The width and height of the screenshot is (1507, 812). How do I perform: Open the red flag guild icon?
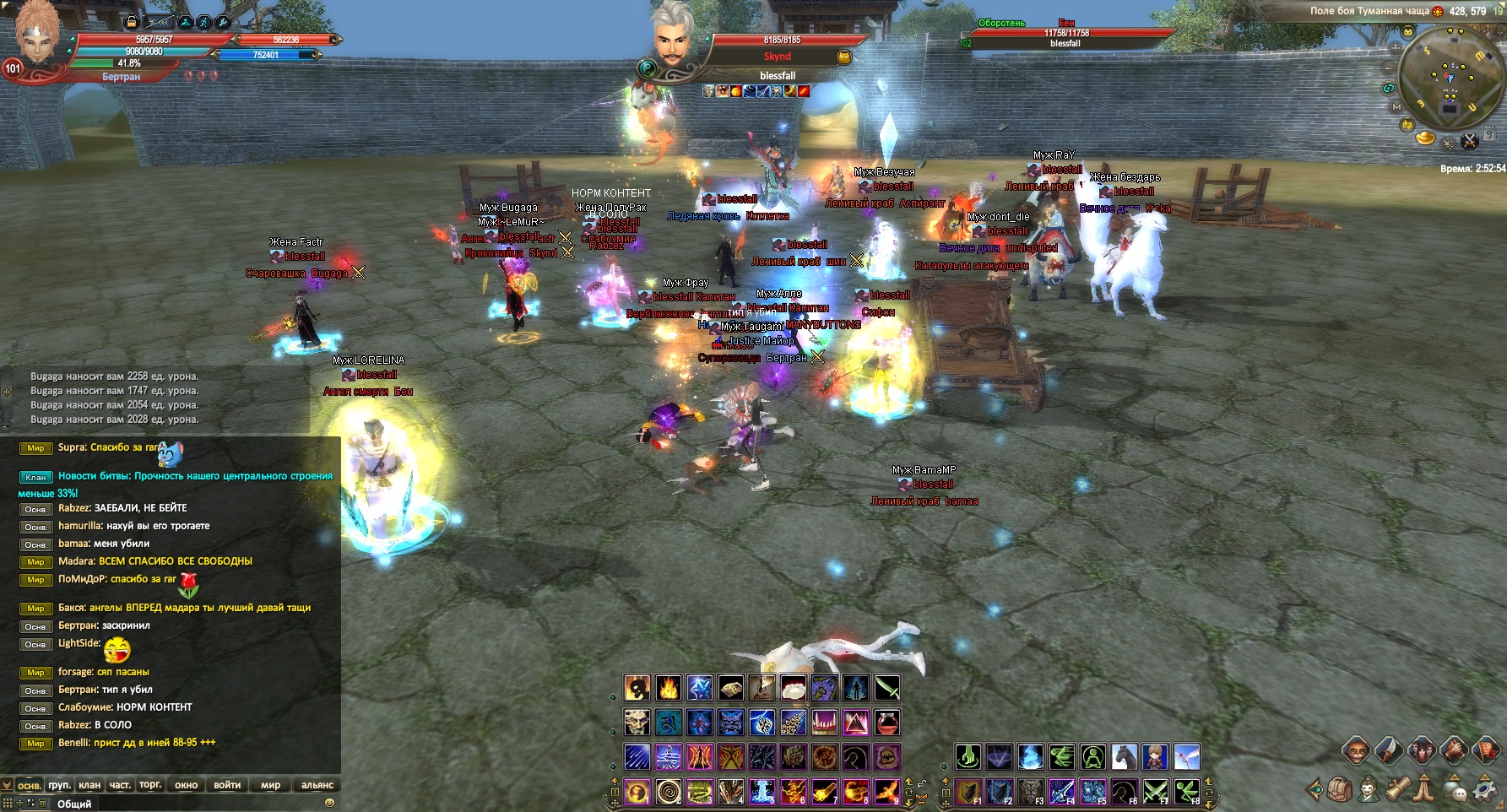(1488, 750)
